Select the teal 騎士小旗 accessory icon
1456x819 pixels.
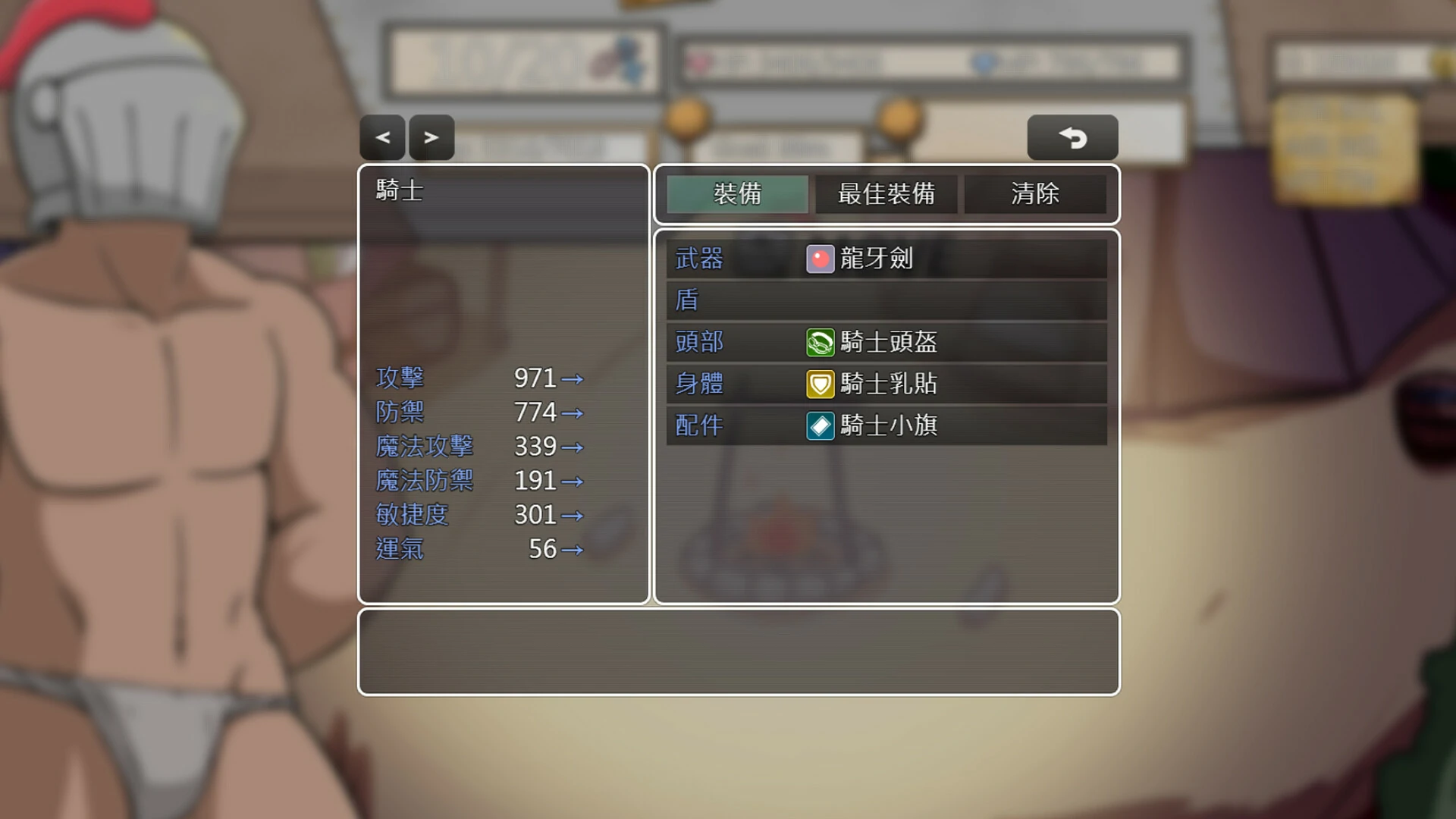tap(821, 425)
